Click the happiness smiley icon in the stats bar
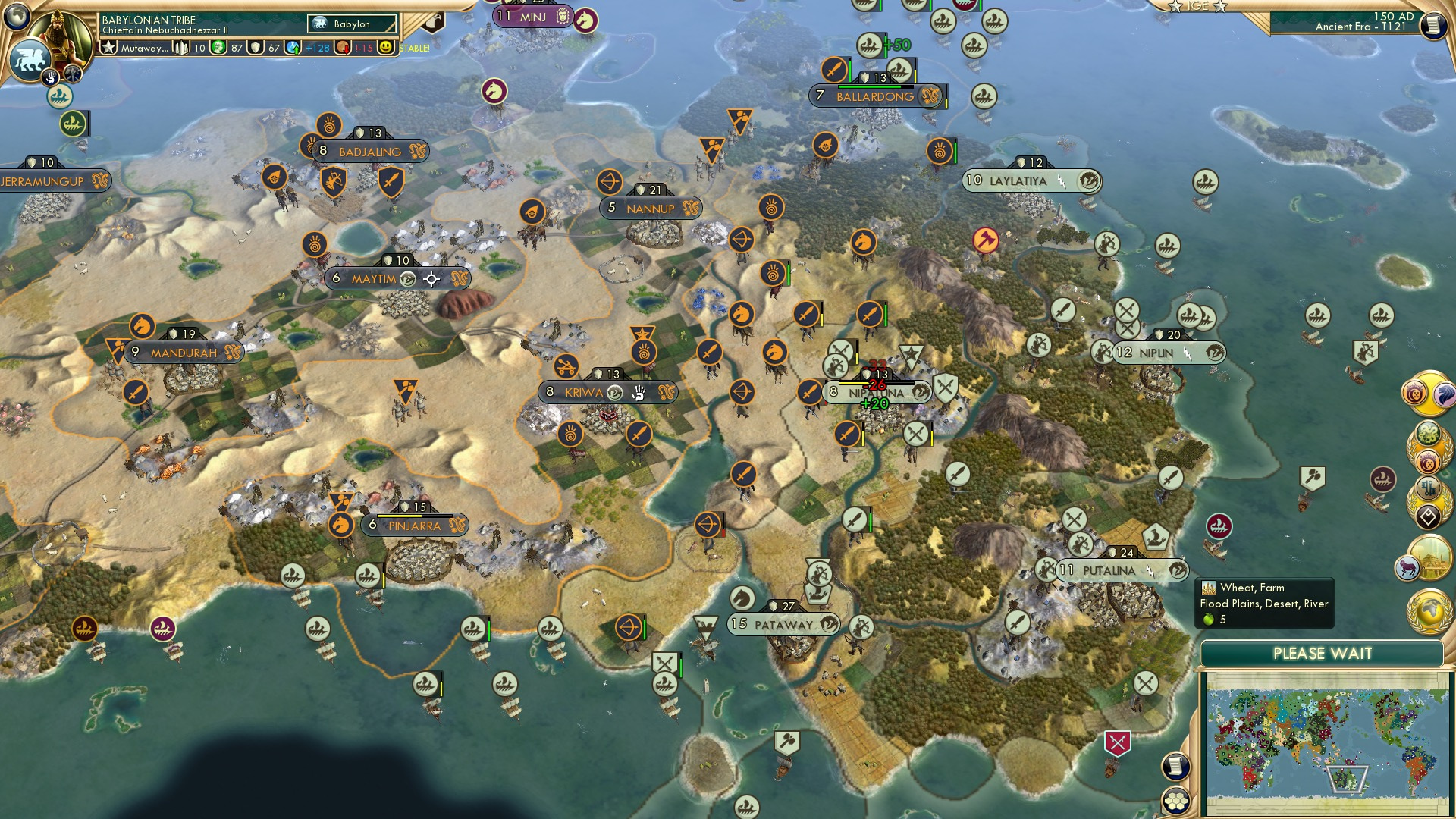The height and width of the screenshot is (819, 1456). [385, 47]
